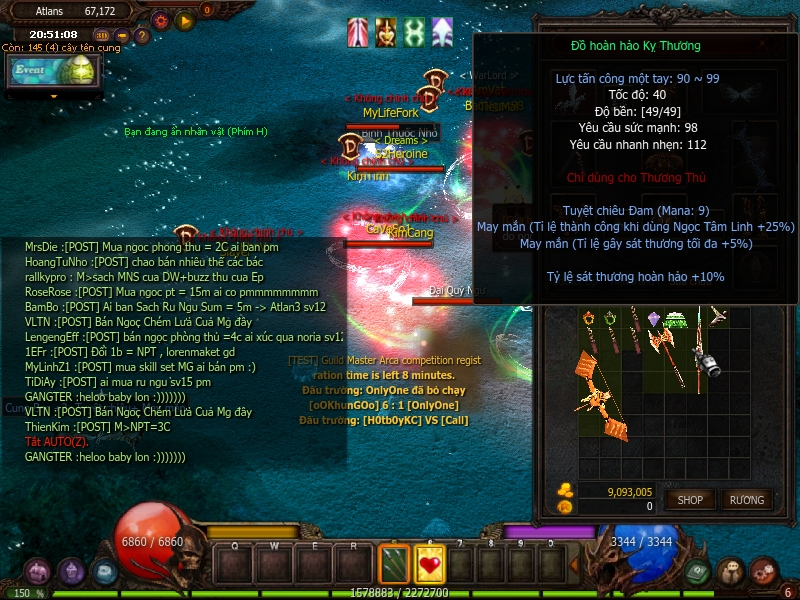Toggle the 3D view button
800x600 pixels.
pyautogui.click(x=101, y=35)
